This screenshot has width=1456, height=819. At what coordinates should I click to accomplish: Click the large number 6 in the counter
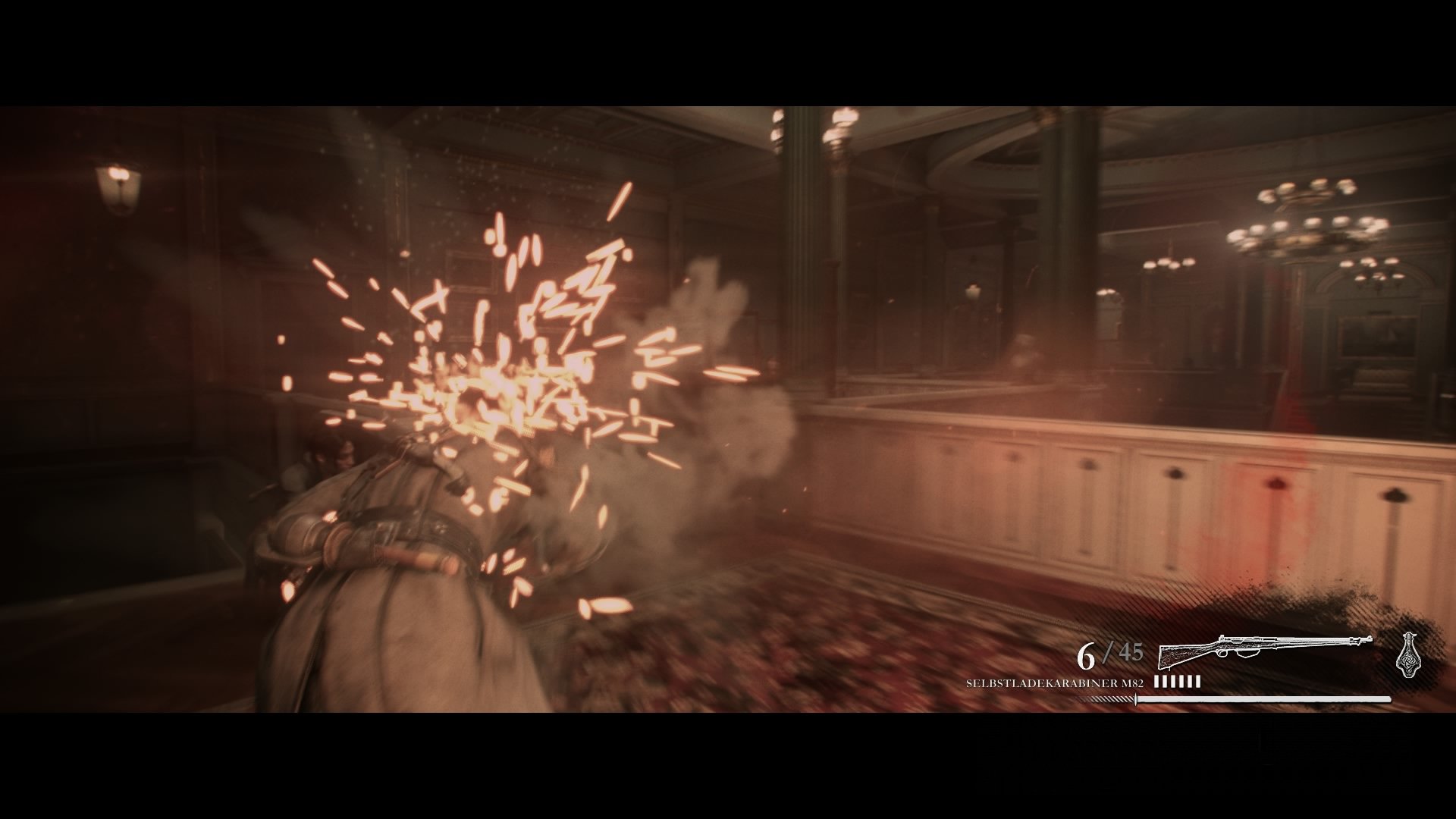coord(1086,654)
